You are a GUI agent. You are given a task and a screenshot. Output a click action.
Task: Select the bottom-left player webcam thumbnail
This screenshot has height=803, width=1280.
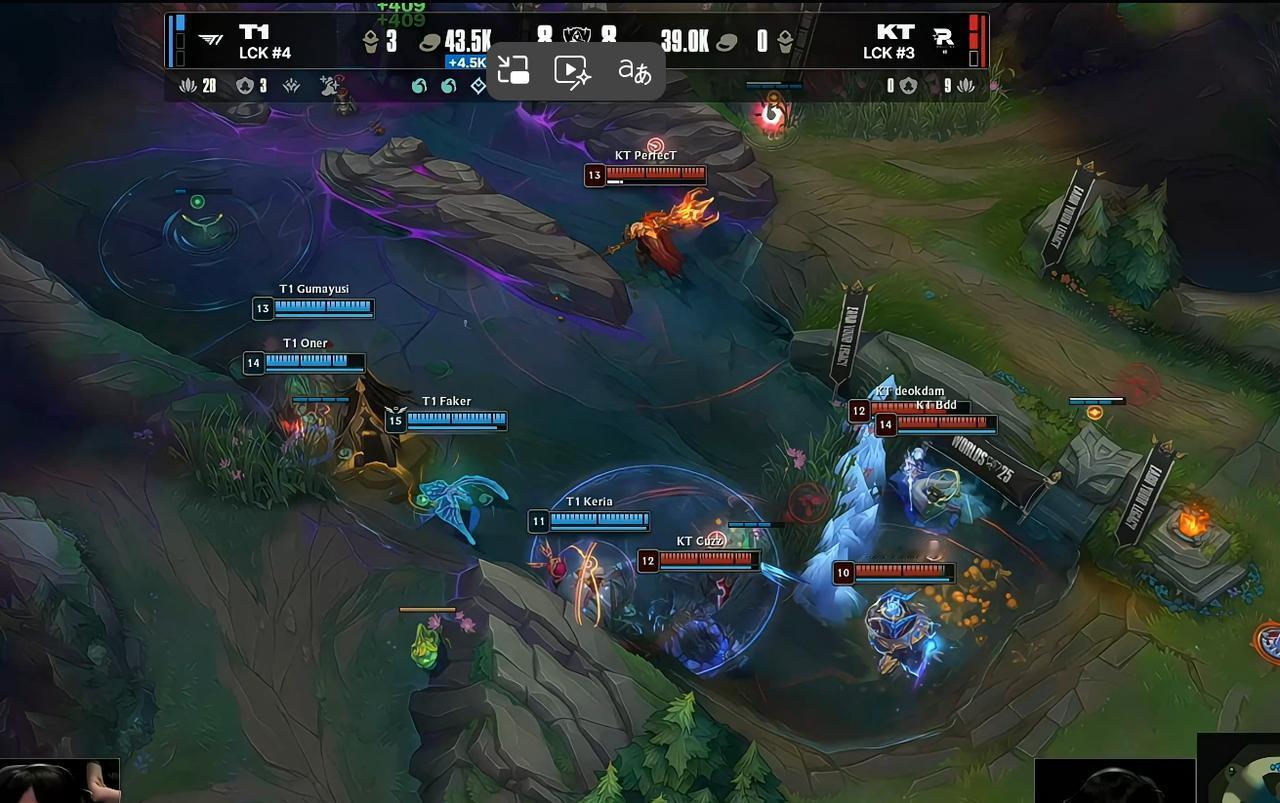coord(60,781)
